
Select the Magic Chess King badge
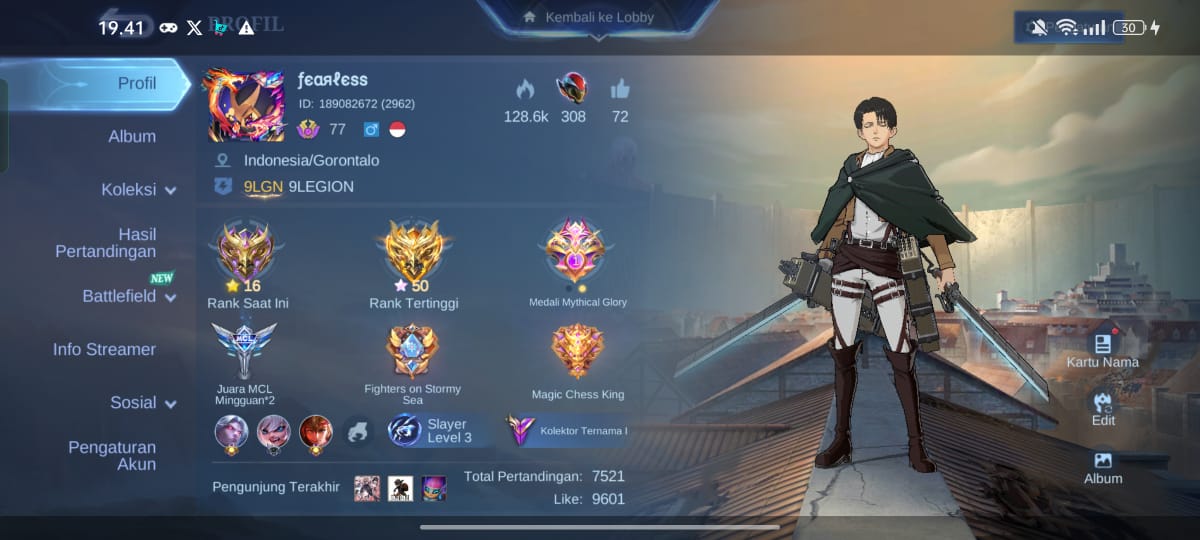[577, 351]
